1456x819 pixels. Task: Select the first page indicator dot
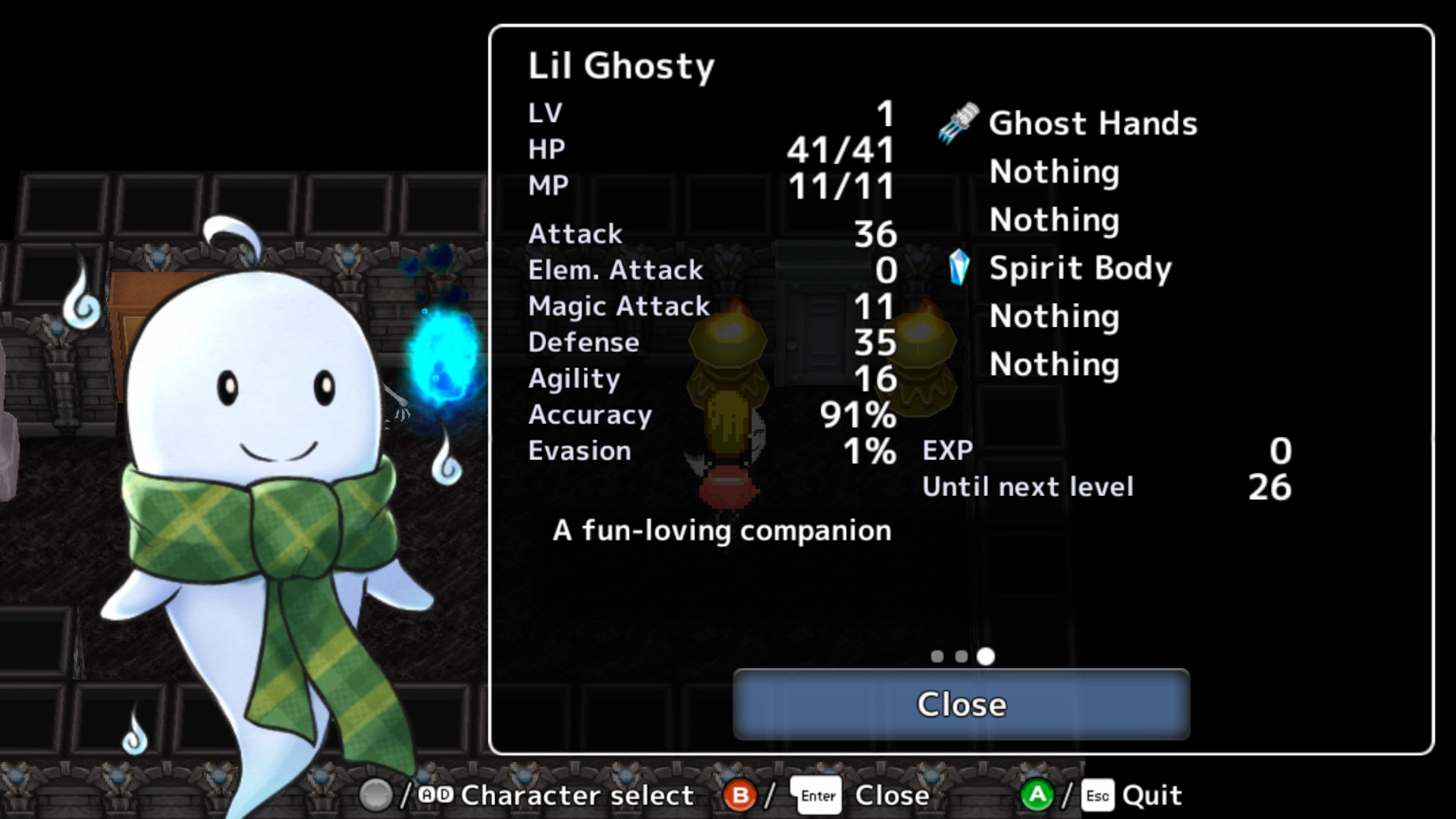[937, 657]
